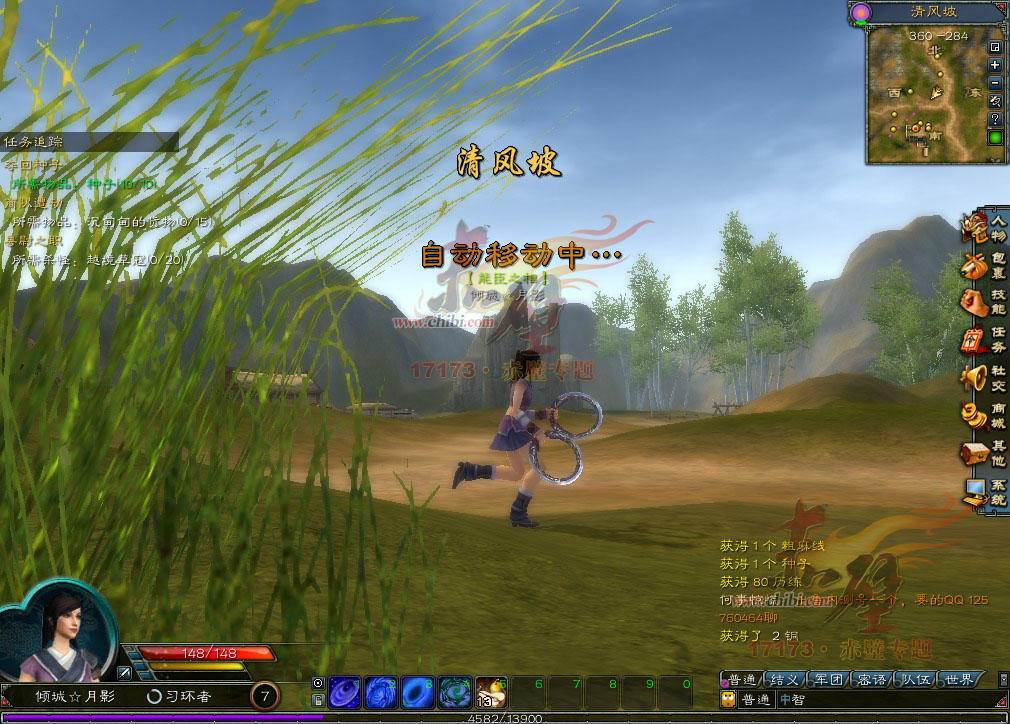Zoom in the minimap with plus button
This screenshot has width=1010, height=724.
(995, 65)
